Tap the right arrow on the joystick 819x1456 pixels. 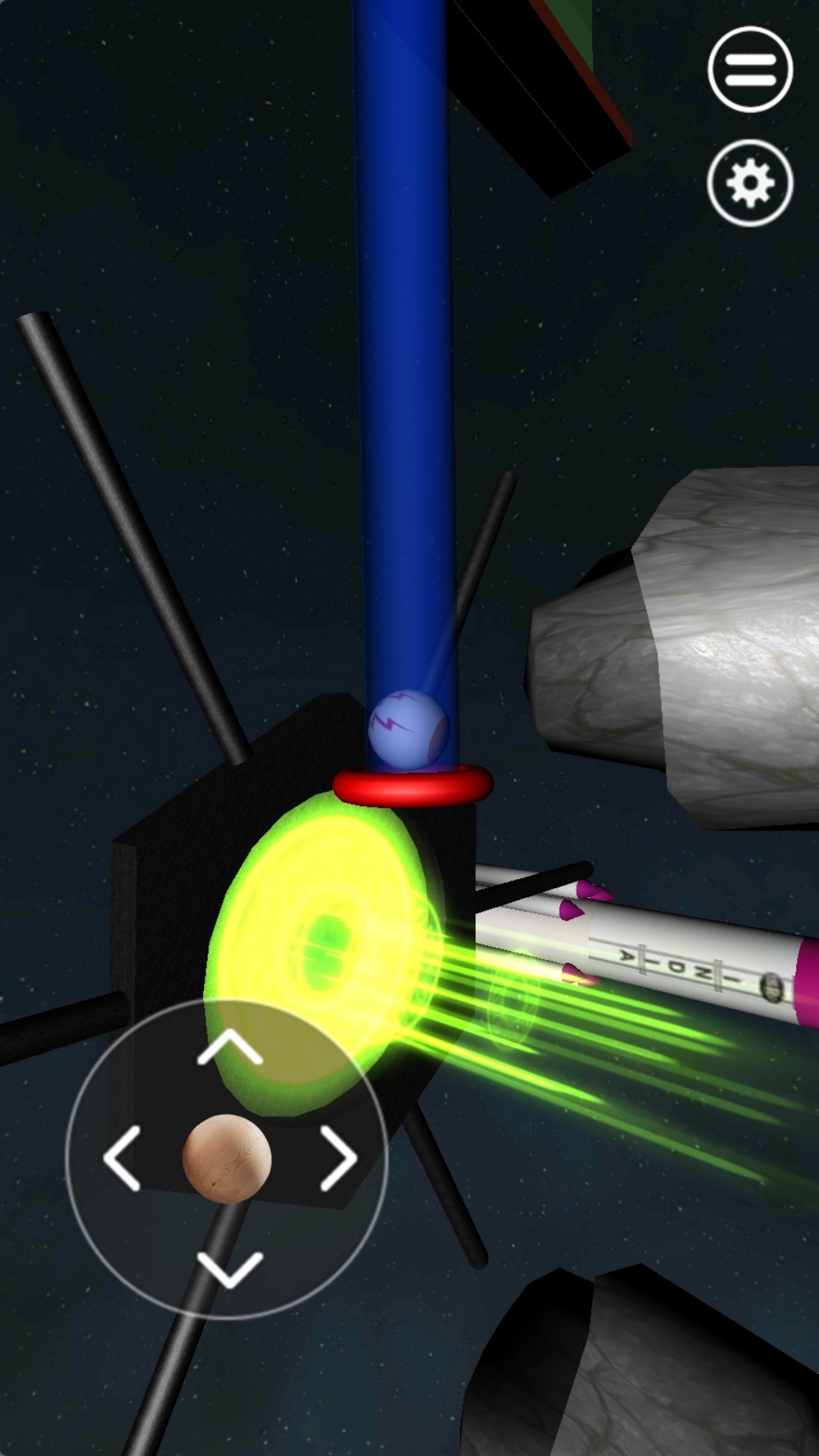(x=337, y=1158)
